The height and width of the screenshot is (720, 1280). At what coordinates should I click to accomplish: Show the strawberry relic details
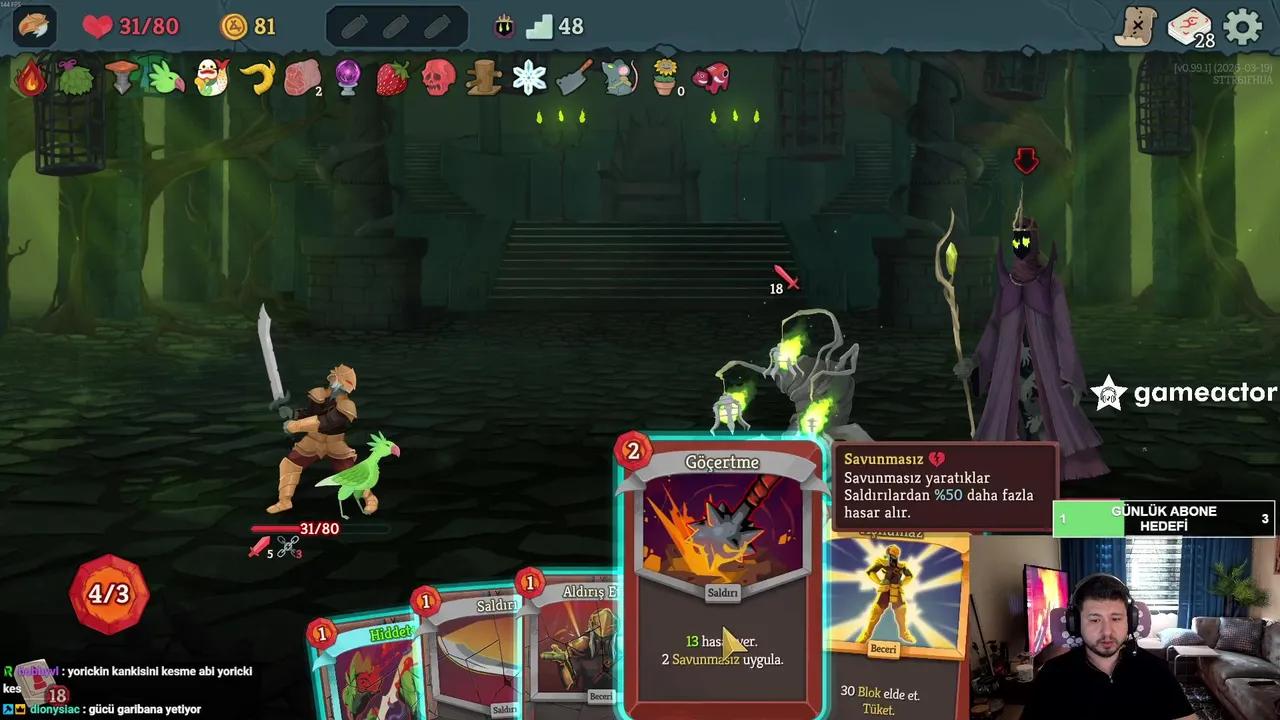(x=392, y=78)
